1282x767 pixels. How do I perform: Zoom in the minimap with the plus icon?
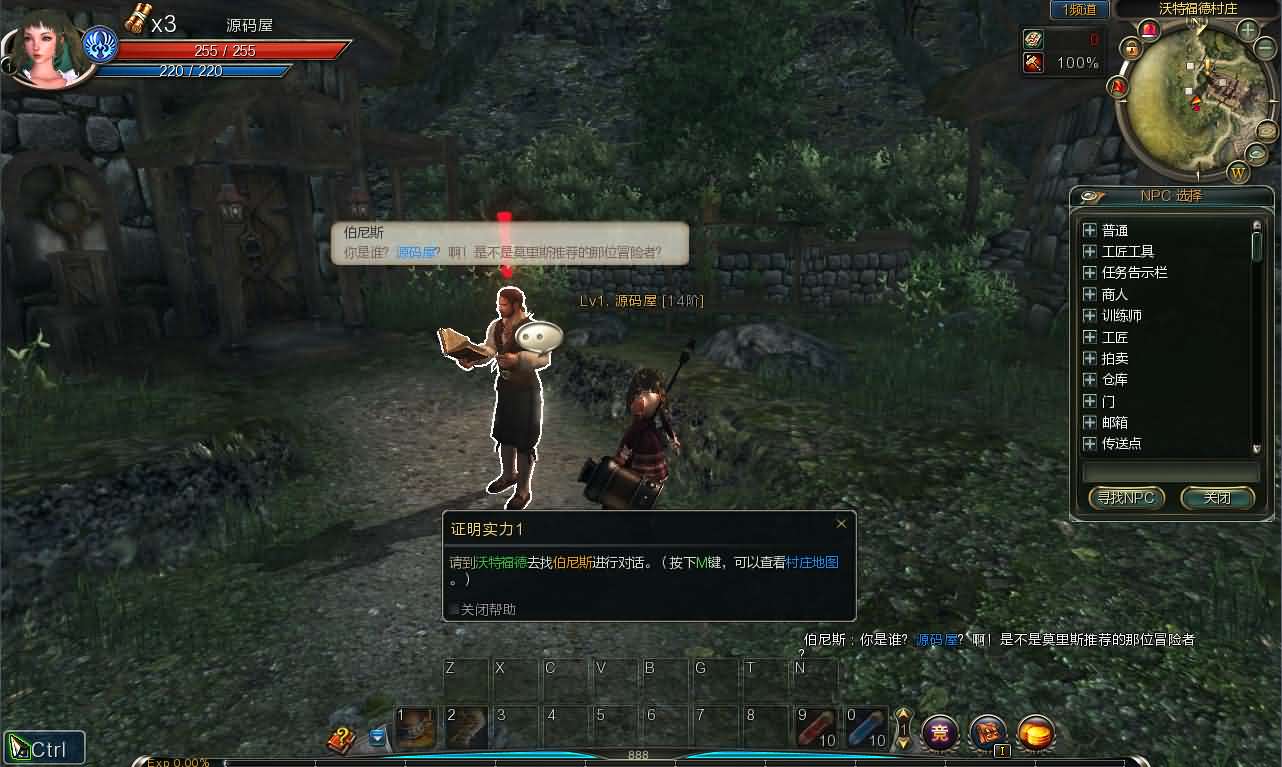[1246, 30]
